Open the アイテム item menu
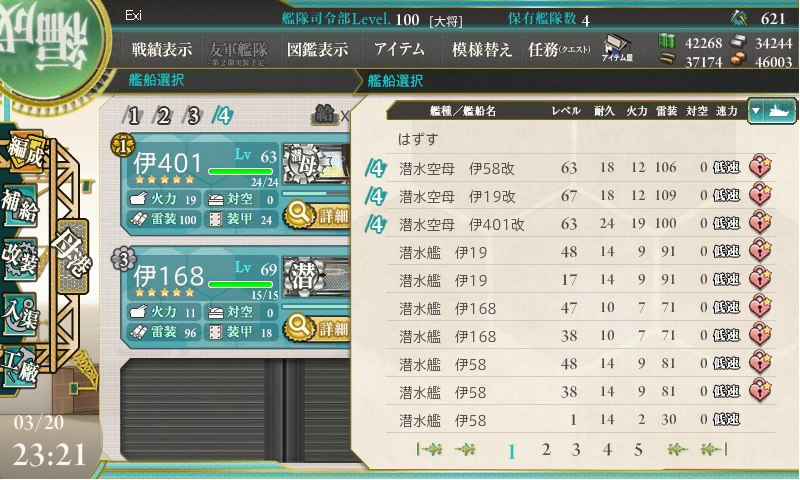 coord(399,48)
